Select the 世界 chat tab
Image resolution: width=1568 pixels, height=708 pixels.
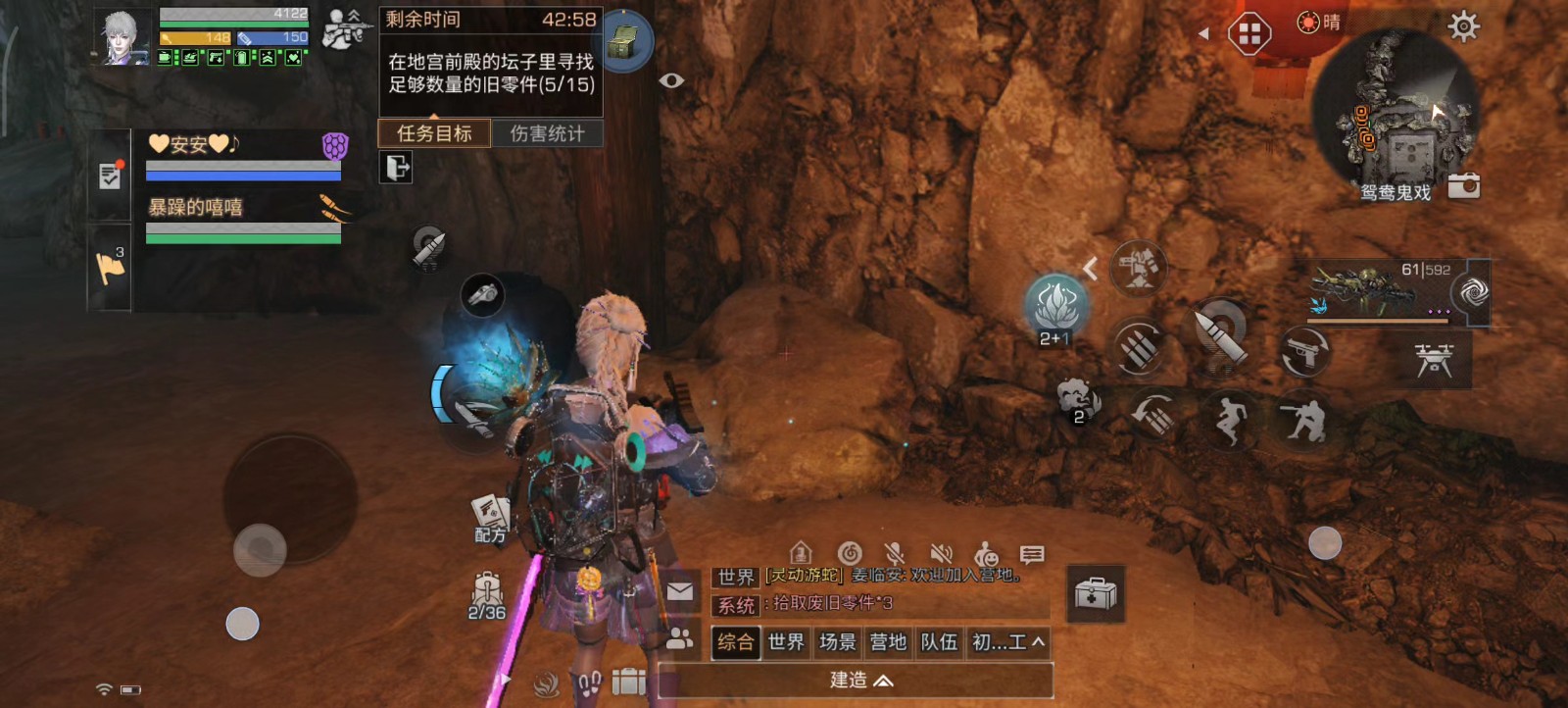tap(786, 642)
